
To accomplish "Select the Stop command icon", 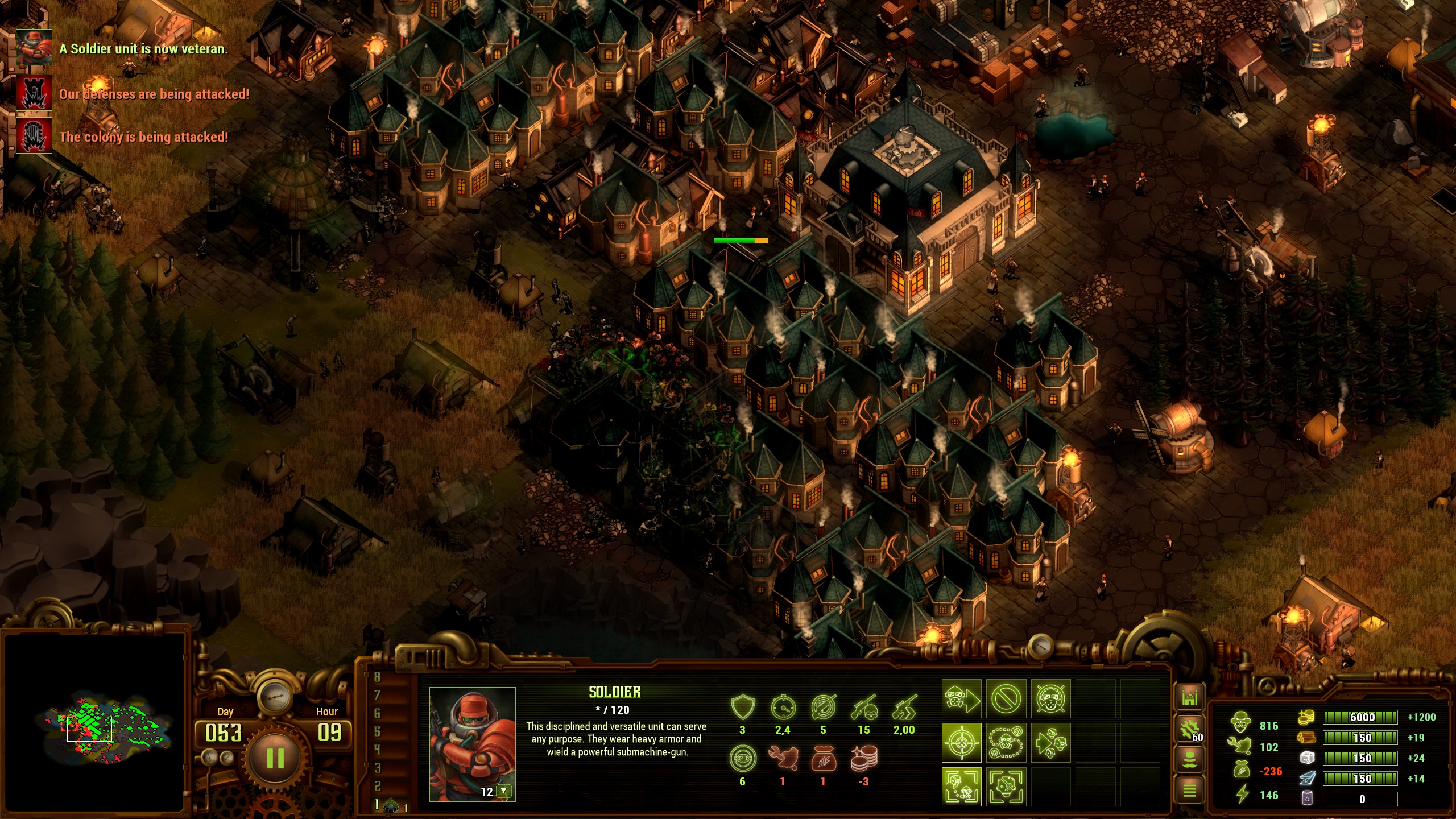I will coord(1007,698).
